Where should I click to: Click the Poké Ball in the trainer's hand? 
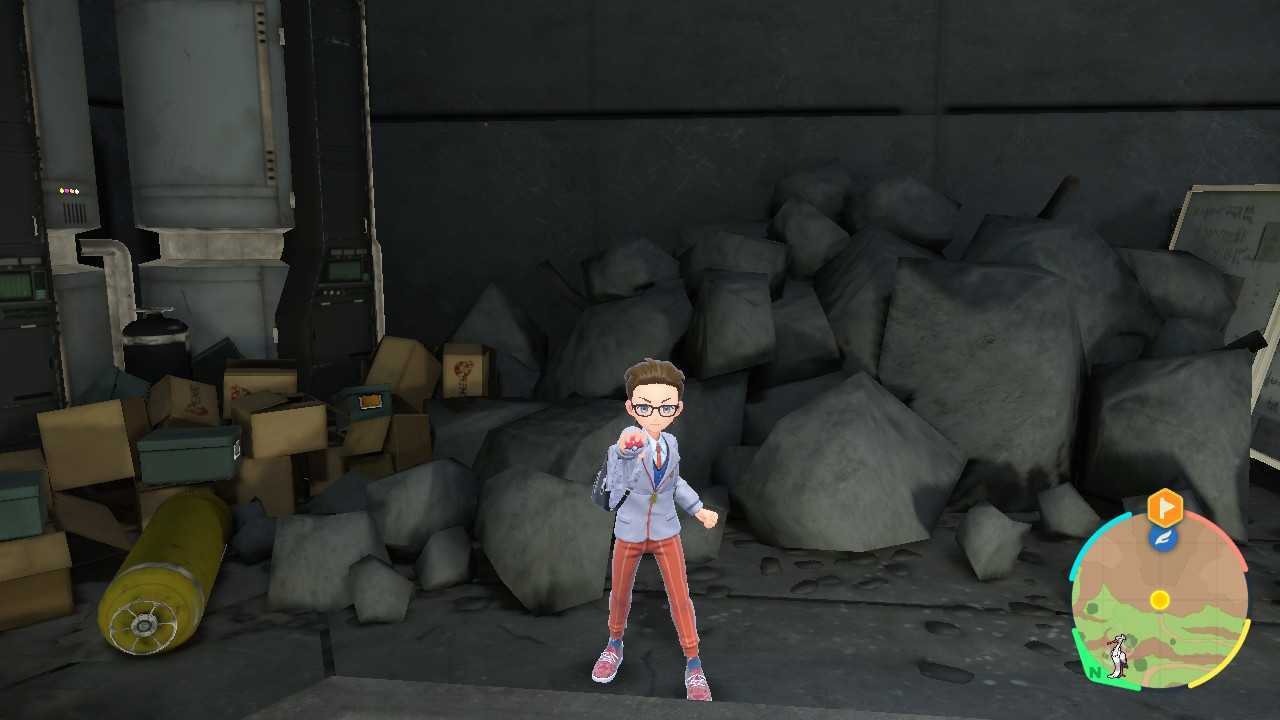coord(632,443)
